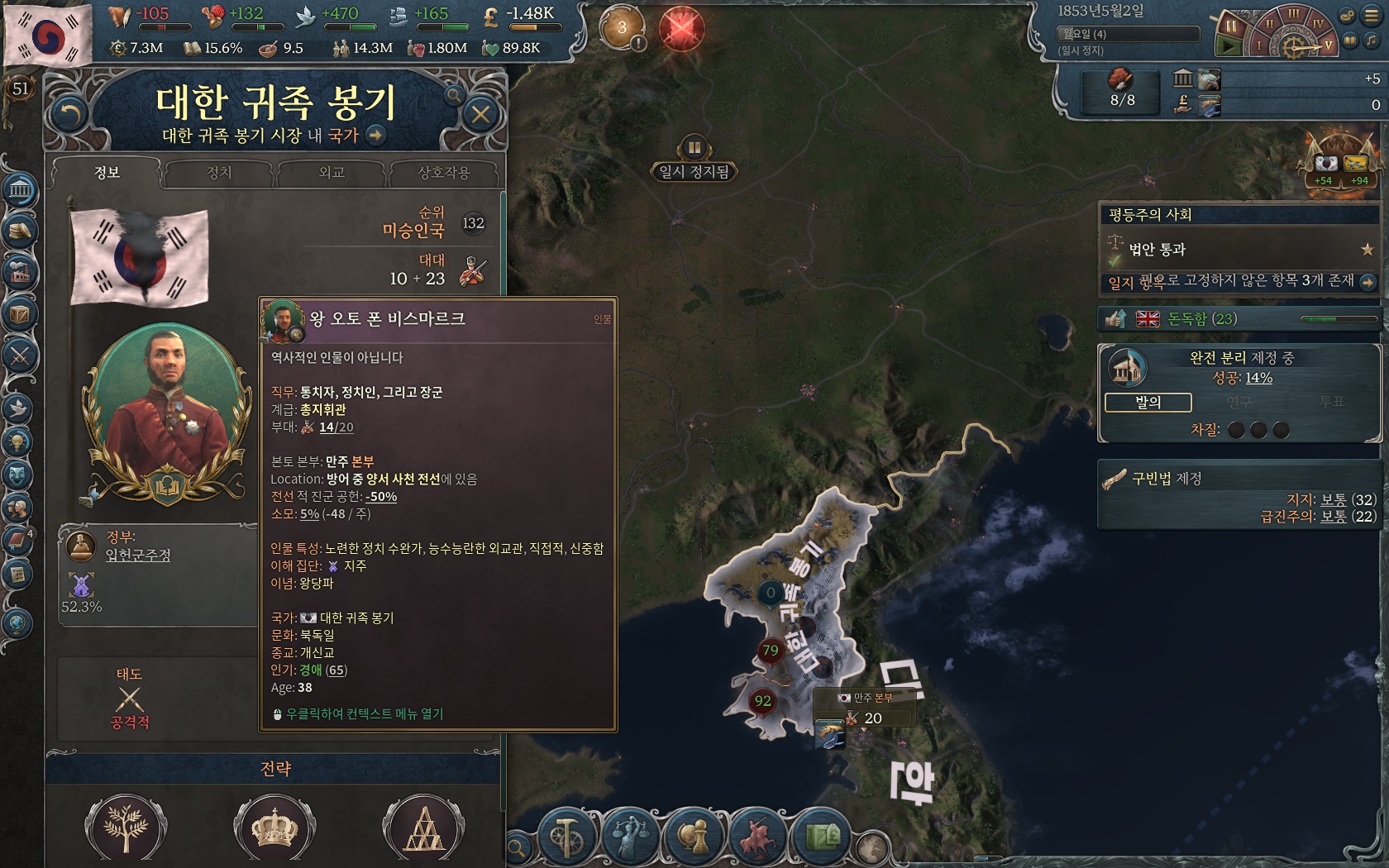This screenshot has width=1389, height=868.
Task: Show the 정보 tab
Action: 107,173
